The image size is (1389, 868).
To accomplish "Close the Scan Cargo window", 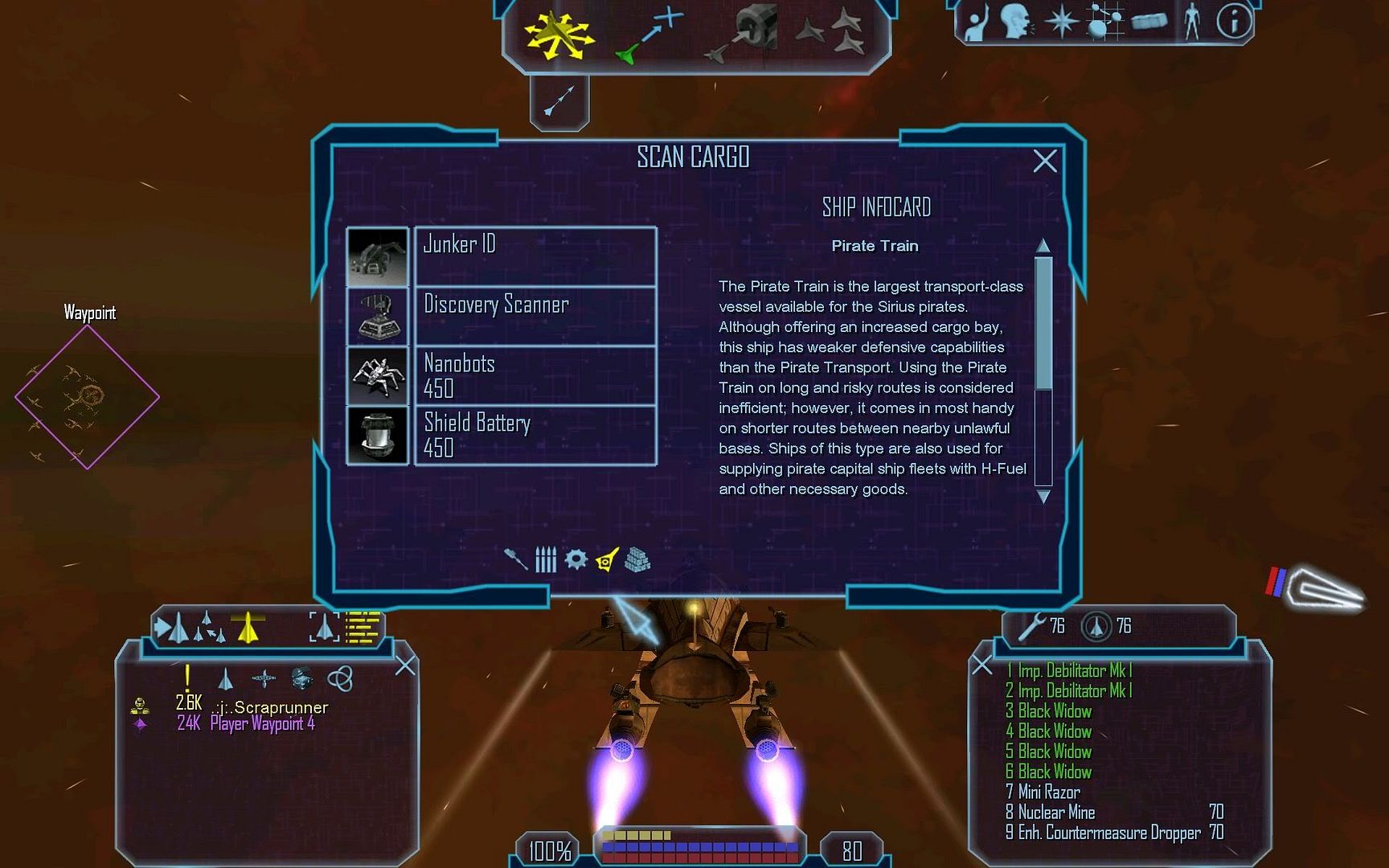I will tap(1044, 162).
